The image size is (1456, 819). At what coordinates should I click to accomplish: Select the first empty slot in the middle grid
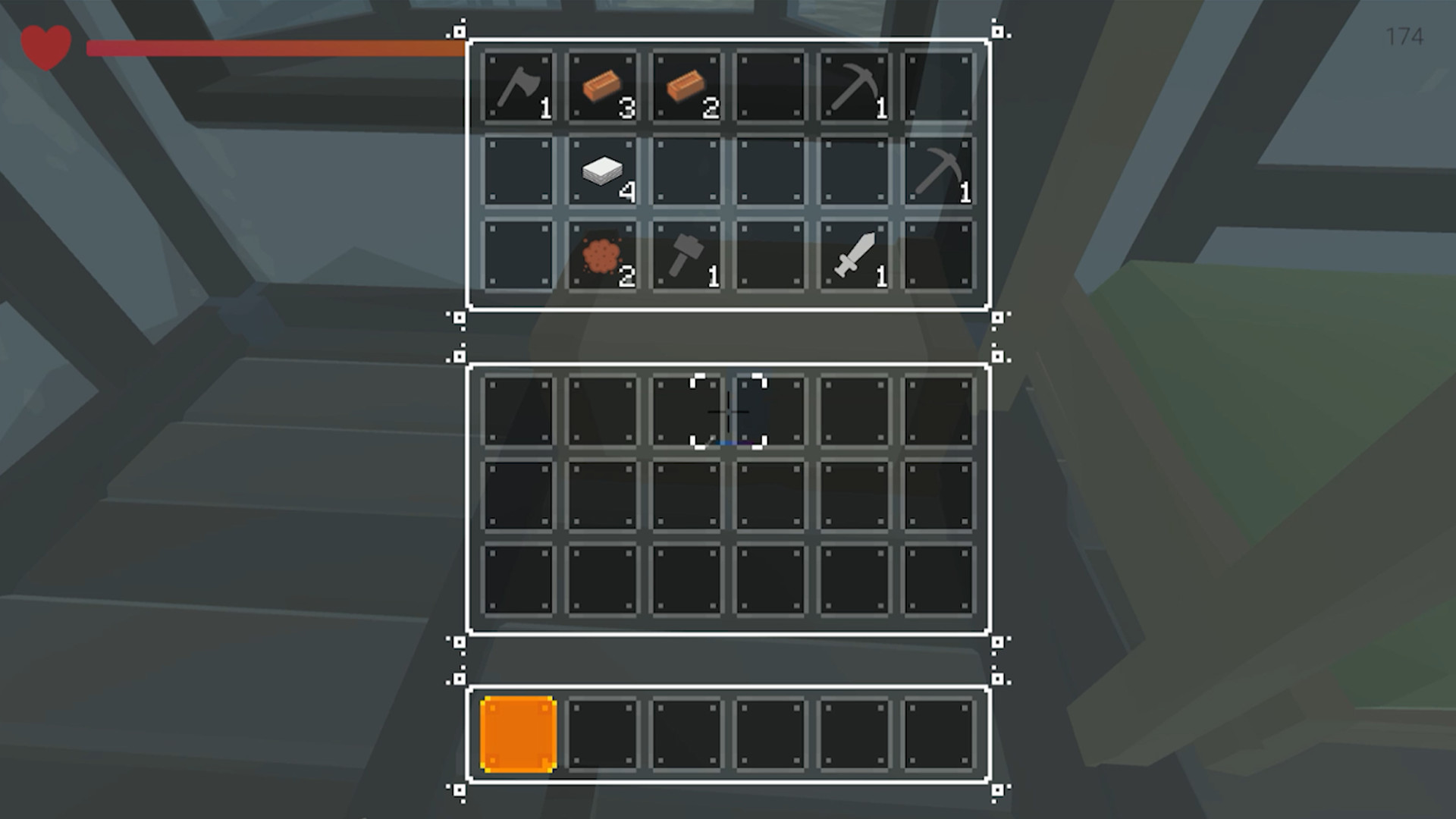518,413
